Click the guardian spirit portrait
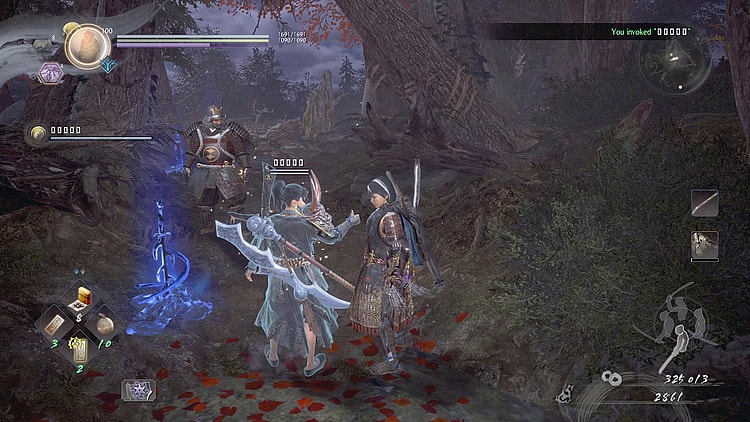 pos(86,45)
